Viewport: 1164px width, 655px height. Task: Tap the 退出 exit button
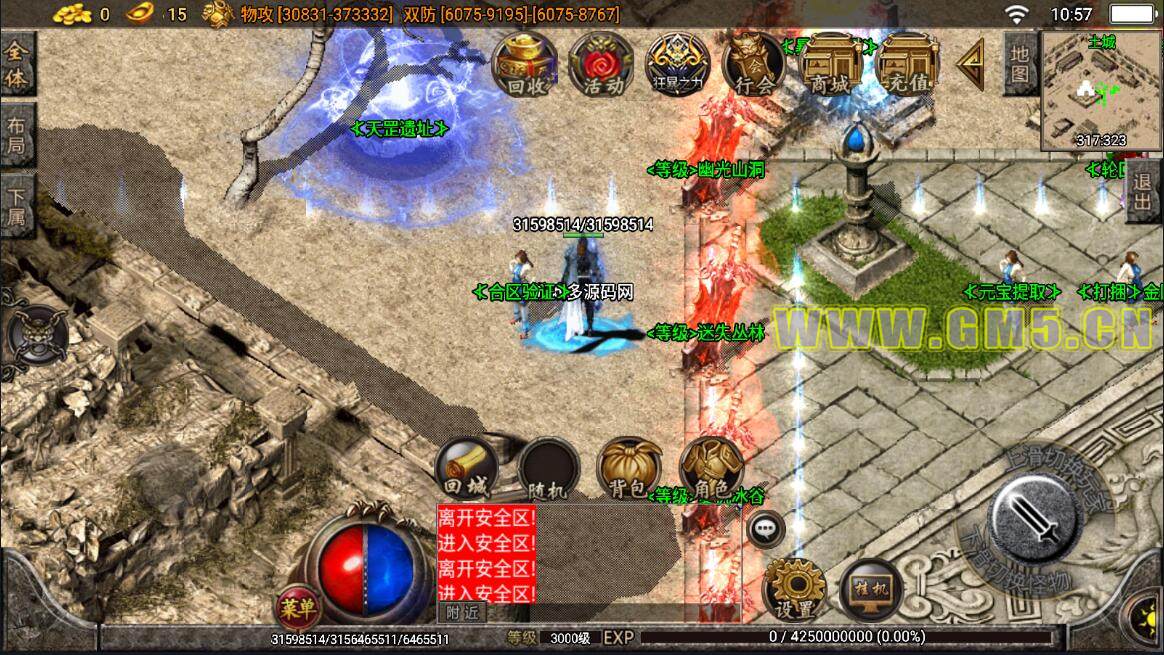(1142, 196)
